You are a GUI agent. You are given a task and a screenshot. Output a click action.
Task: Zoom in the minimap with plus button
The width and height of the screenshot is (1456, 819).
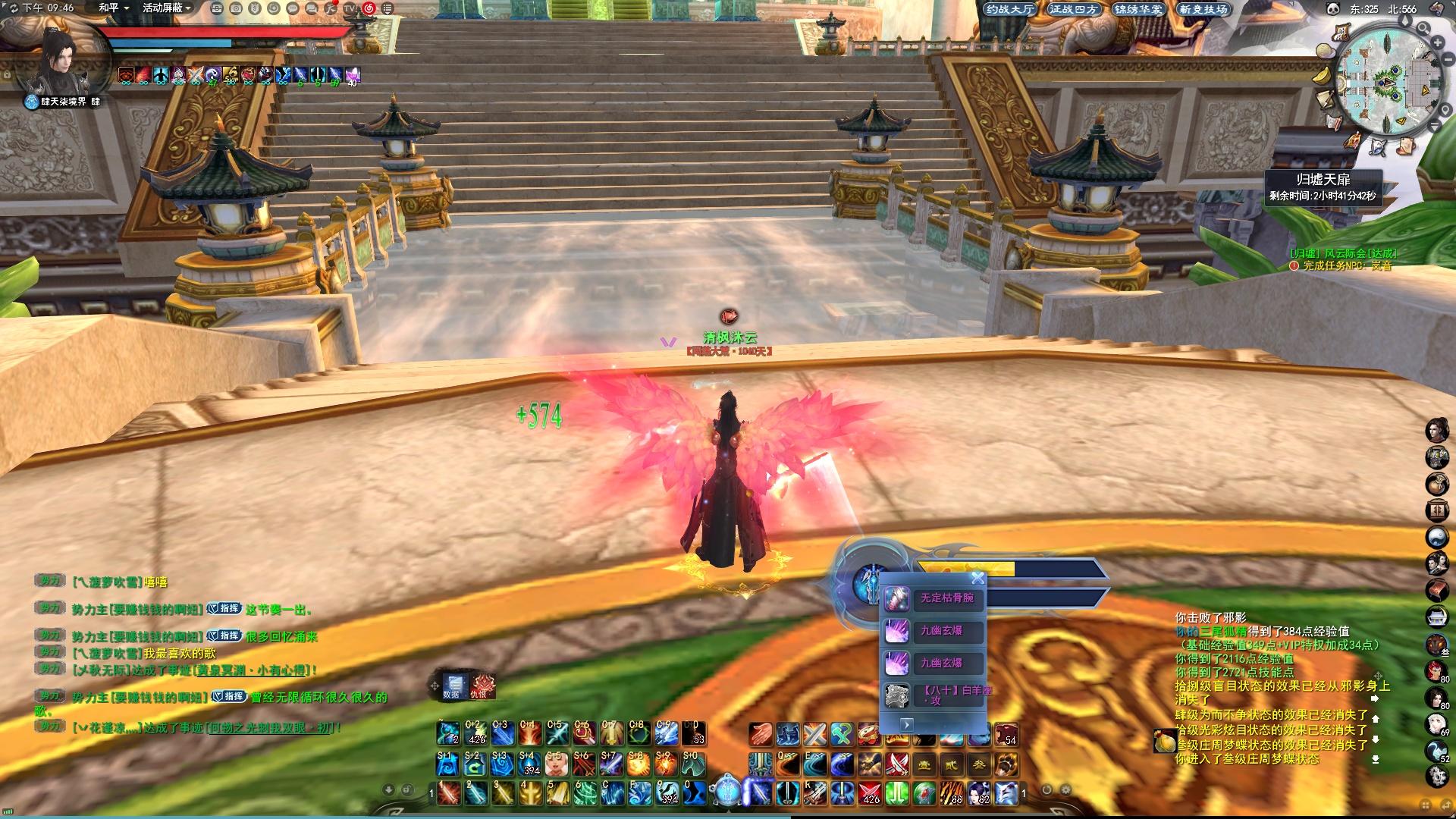click(1437, 42)
